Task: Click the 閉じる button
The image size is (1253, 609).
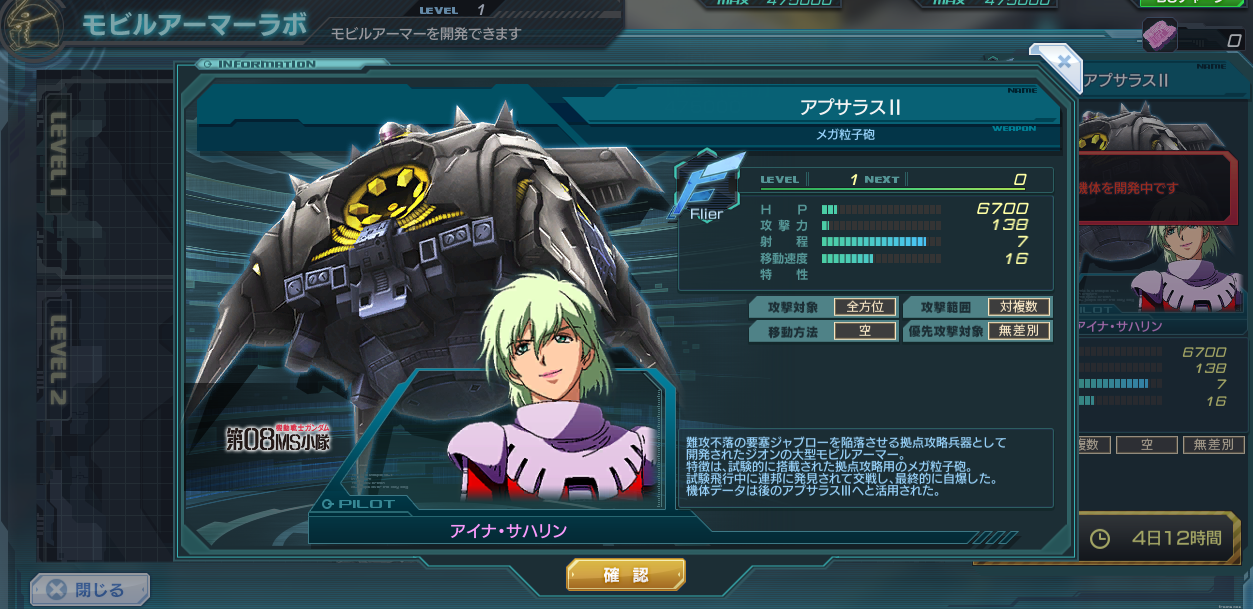Action: coord(90,590)
